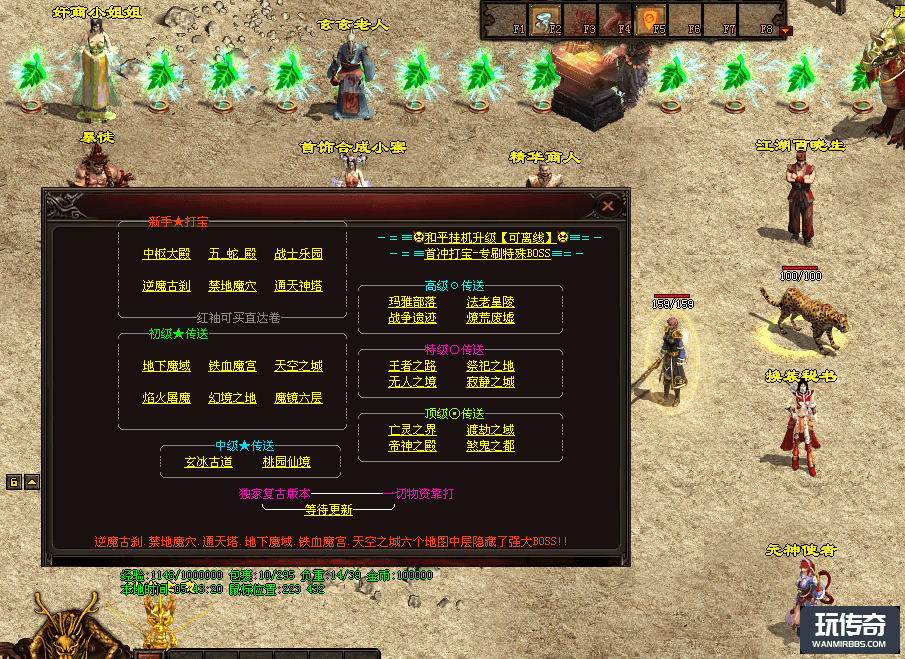This screenshot has width=905, height=659.
Task: Open the 和平挂机升级 offline leveling link
Action: pyautogui.click(x=490, y=238)
